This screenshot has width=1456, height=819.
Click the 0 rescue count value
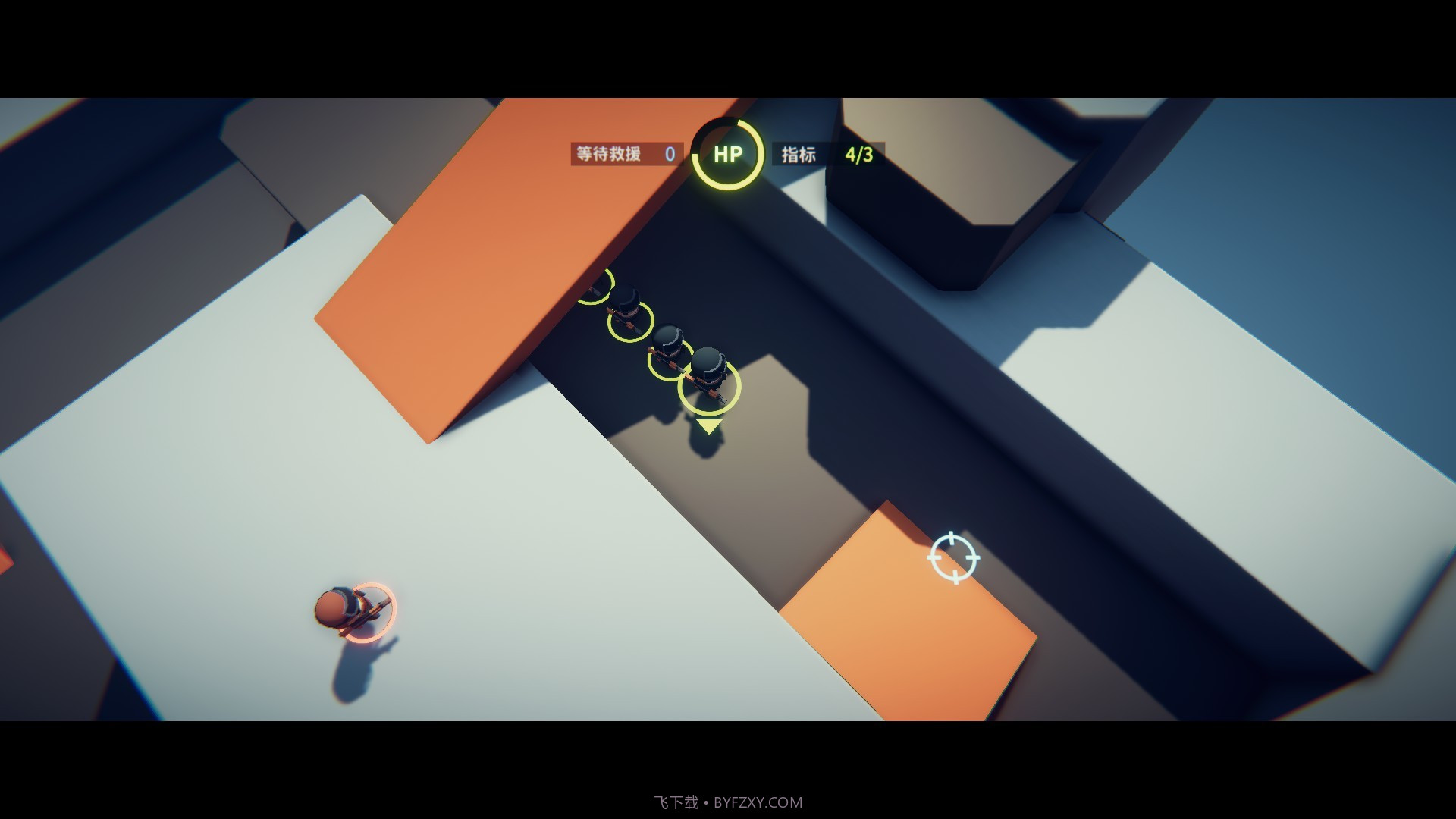click(668, 154)
